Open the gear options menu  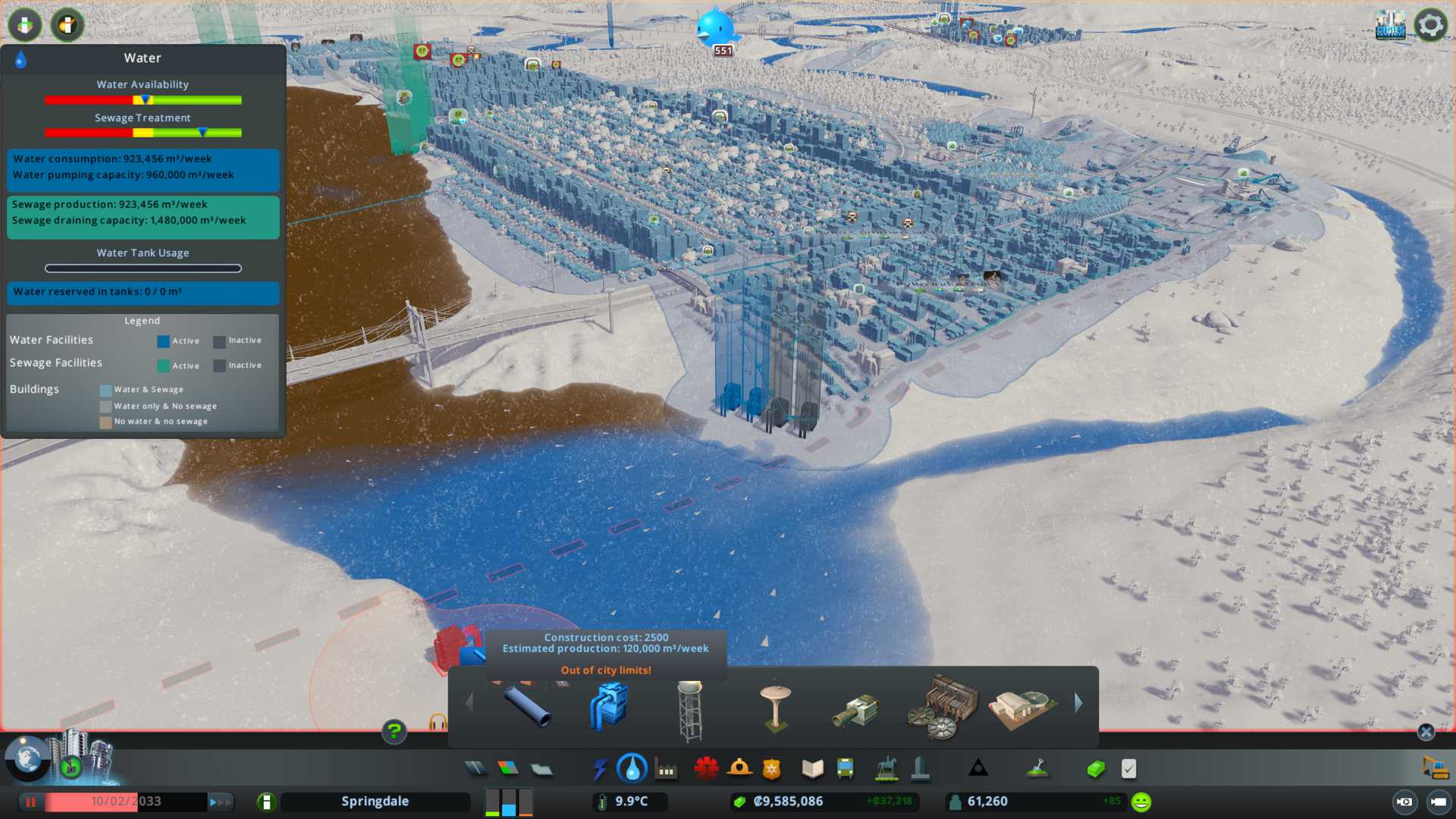(1430, 25)
